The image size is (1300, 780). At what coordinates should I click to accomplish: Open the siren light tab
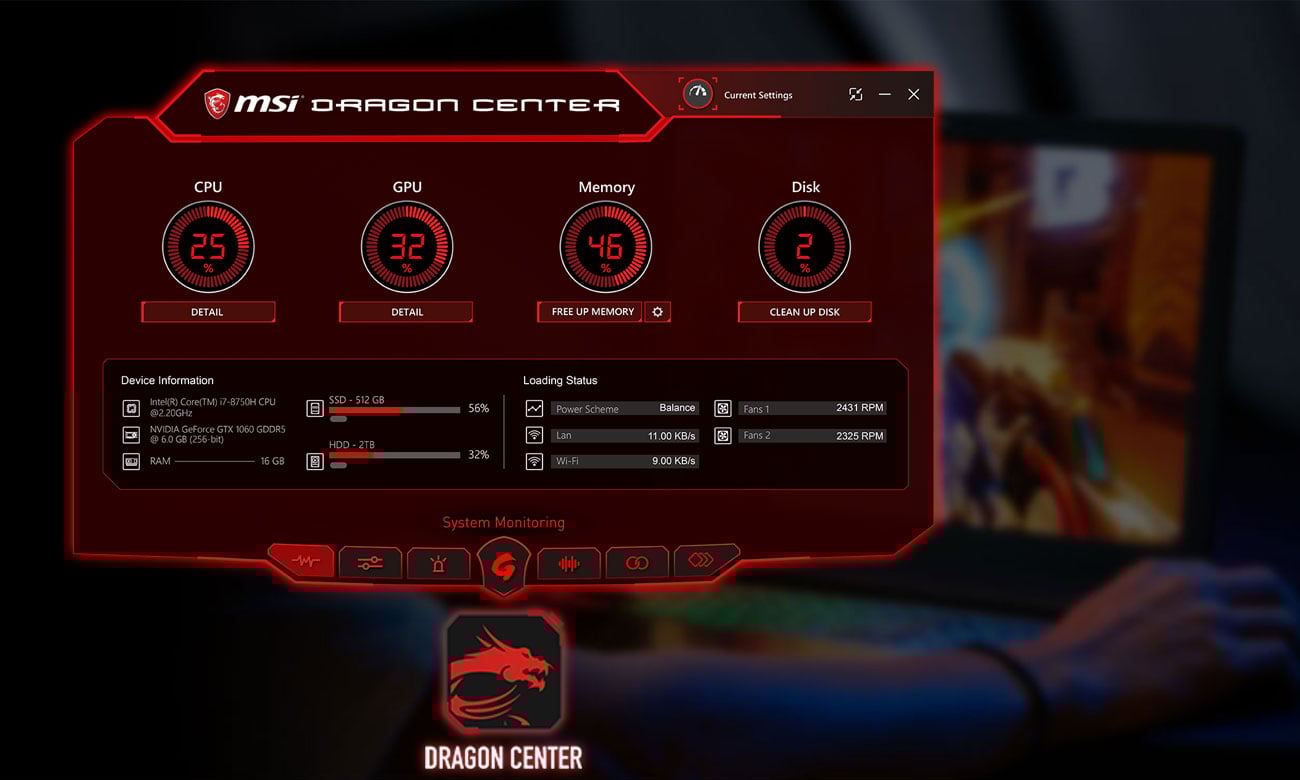[x=438, y=563]
